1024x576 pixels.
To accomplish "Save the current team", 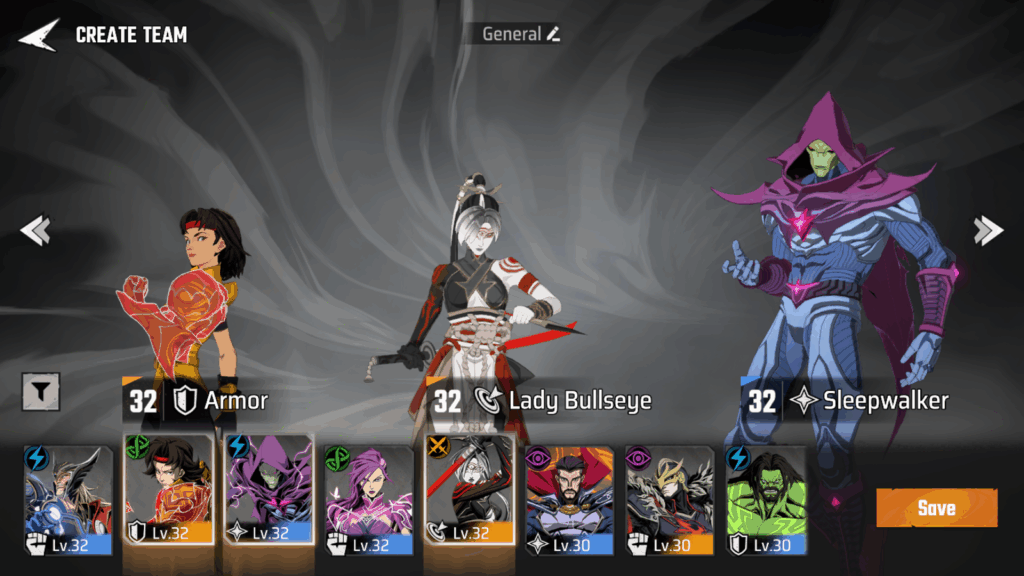I will coord(936,508).
